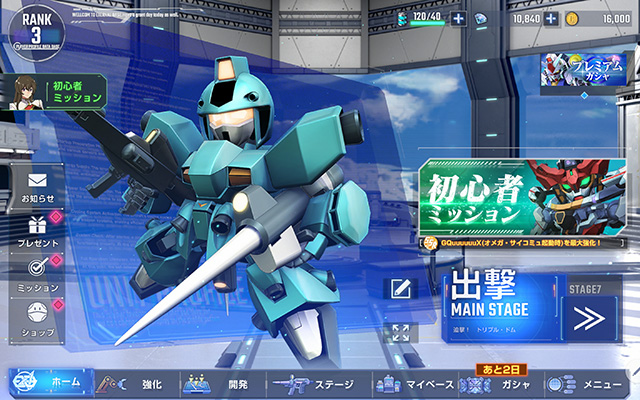Select the 初心者ミッション character badge
Viewport: 640px width, 400px height.
coord(56,92)
